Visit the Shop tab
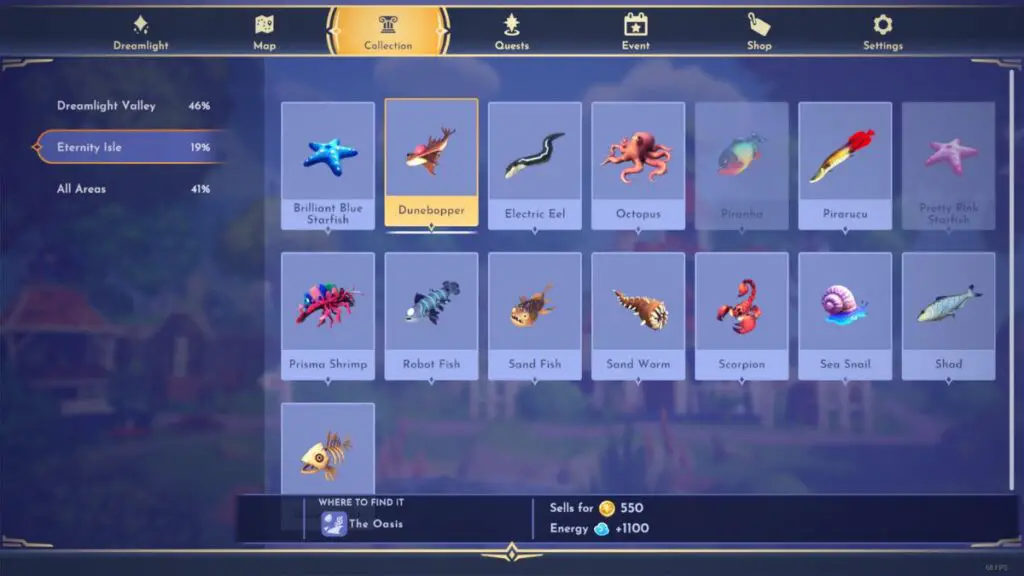This screenshot has height=576, width=1024. (x=759, y=32)
